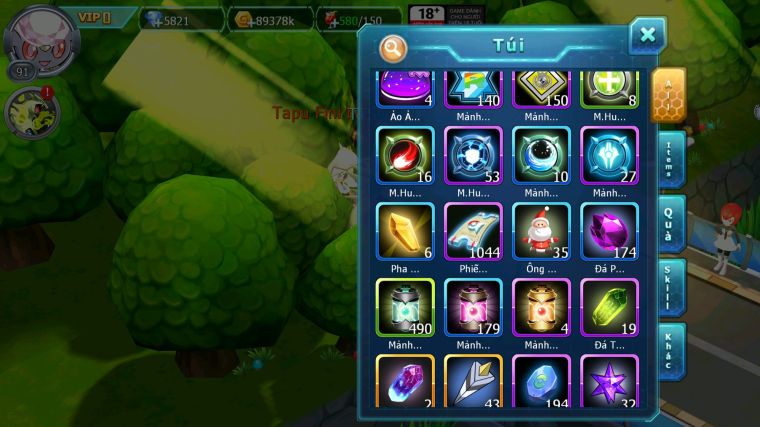Screen dimensions: 760x427
Task: Switch to the Quà tab
Action: [671, 224]
